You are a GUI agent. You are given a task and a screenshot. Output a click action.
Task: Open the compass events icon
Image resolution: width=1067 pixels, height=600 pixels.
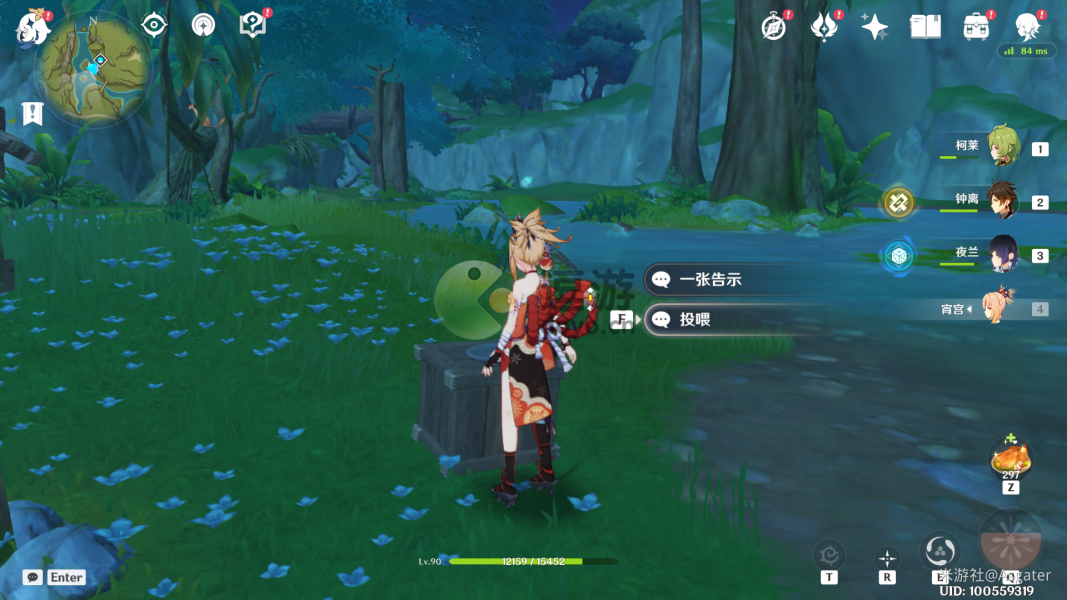[774, 27]
